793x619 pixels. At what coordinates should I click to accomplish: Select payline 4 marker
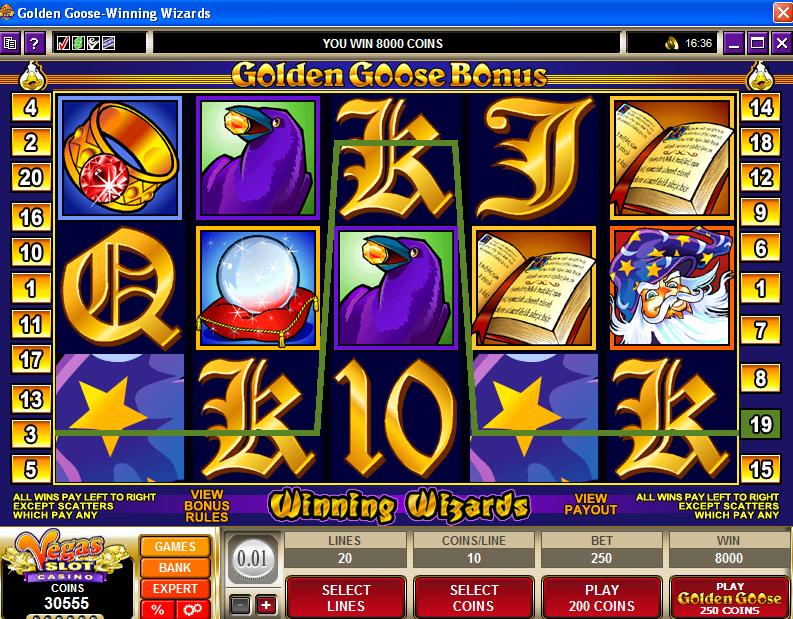pos(31,108)
